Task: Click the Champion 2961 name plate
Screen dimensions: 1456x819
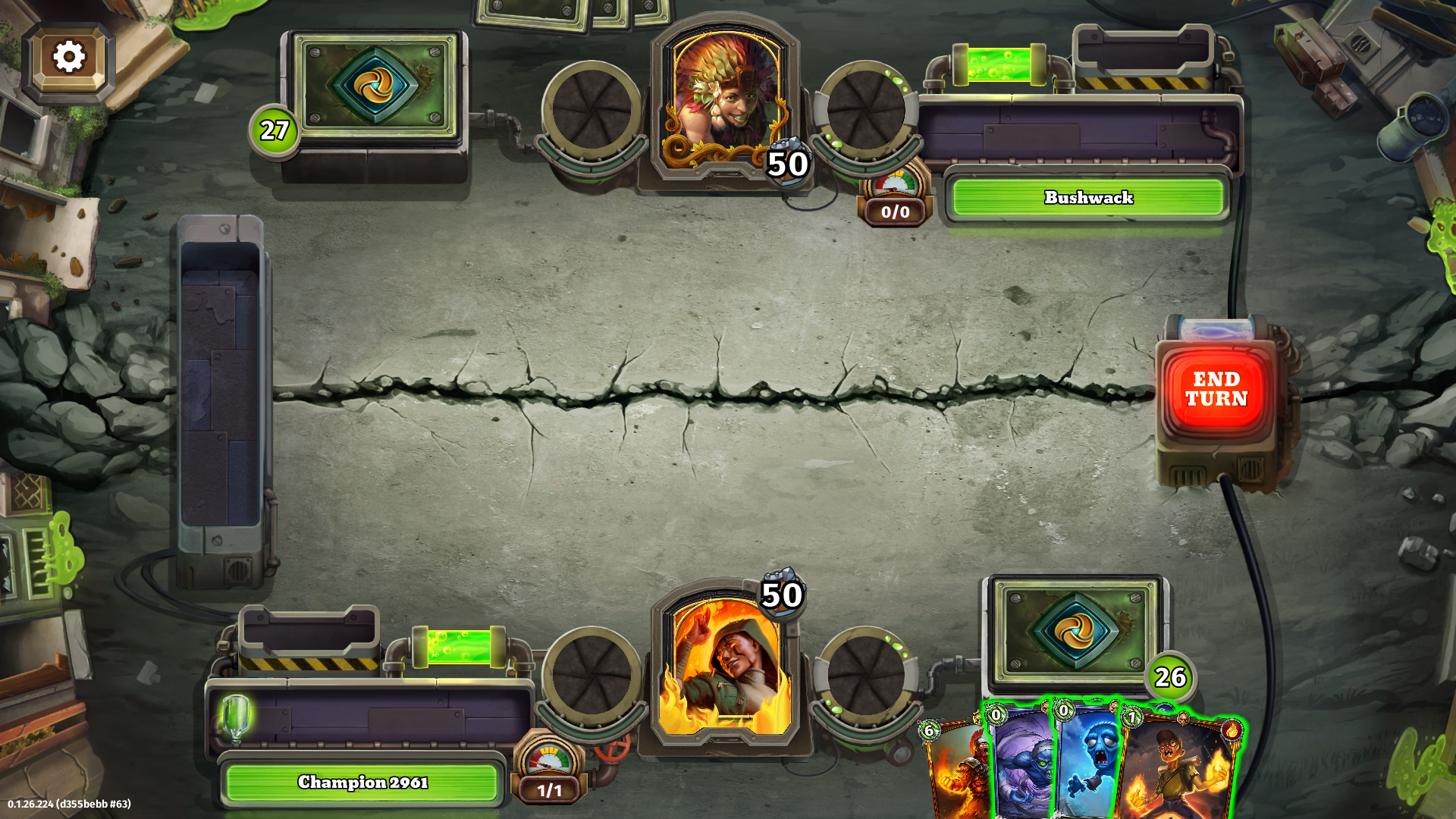Action: (362, 782)
